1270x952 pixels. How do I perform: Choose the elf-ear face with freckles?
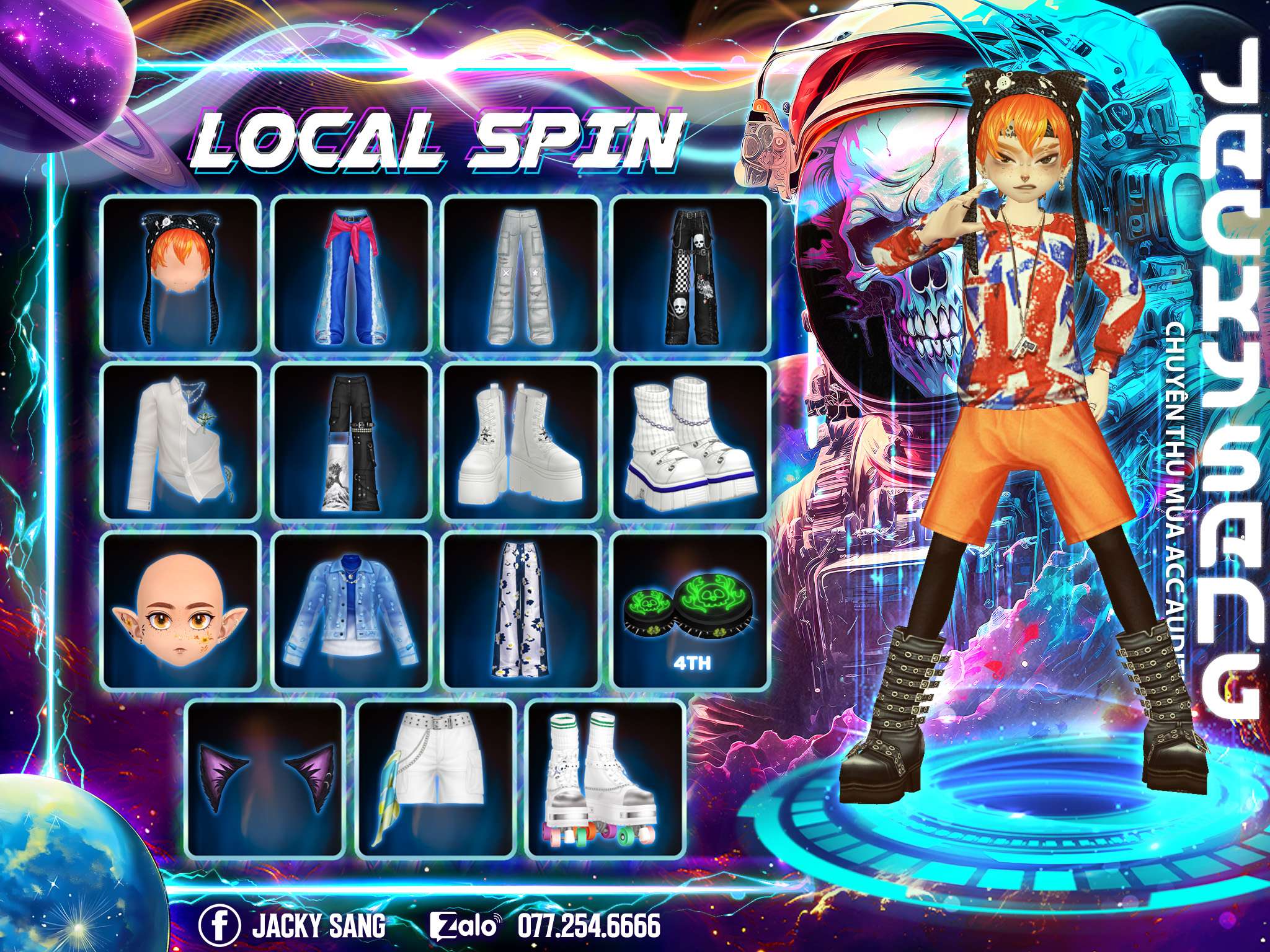pos(180,610)
